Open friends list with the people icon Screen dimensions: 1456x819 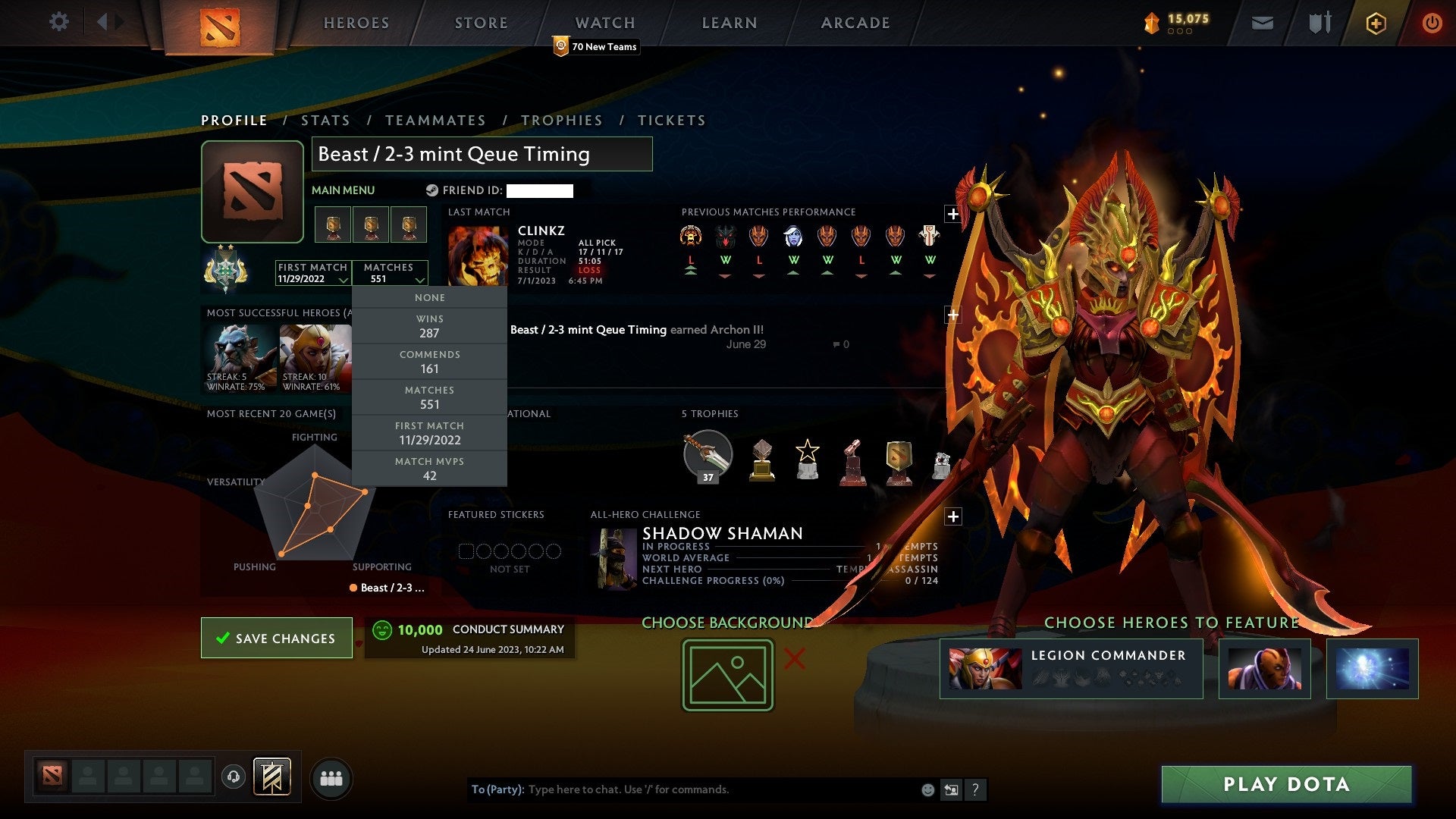point(331,777)
